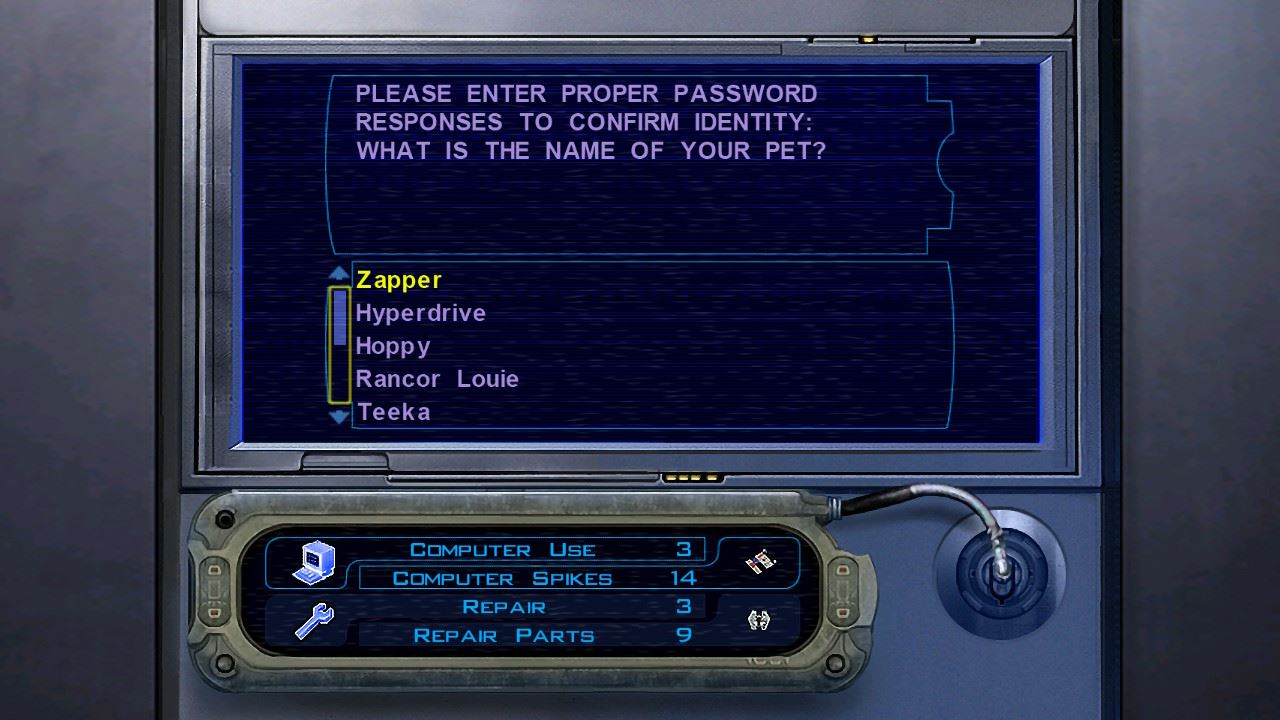
Task: Select the "Teeka" reply
Action: point(394,412)
